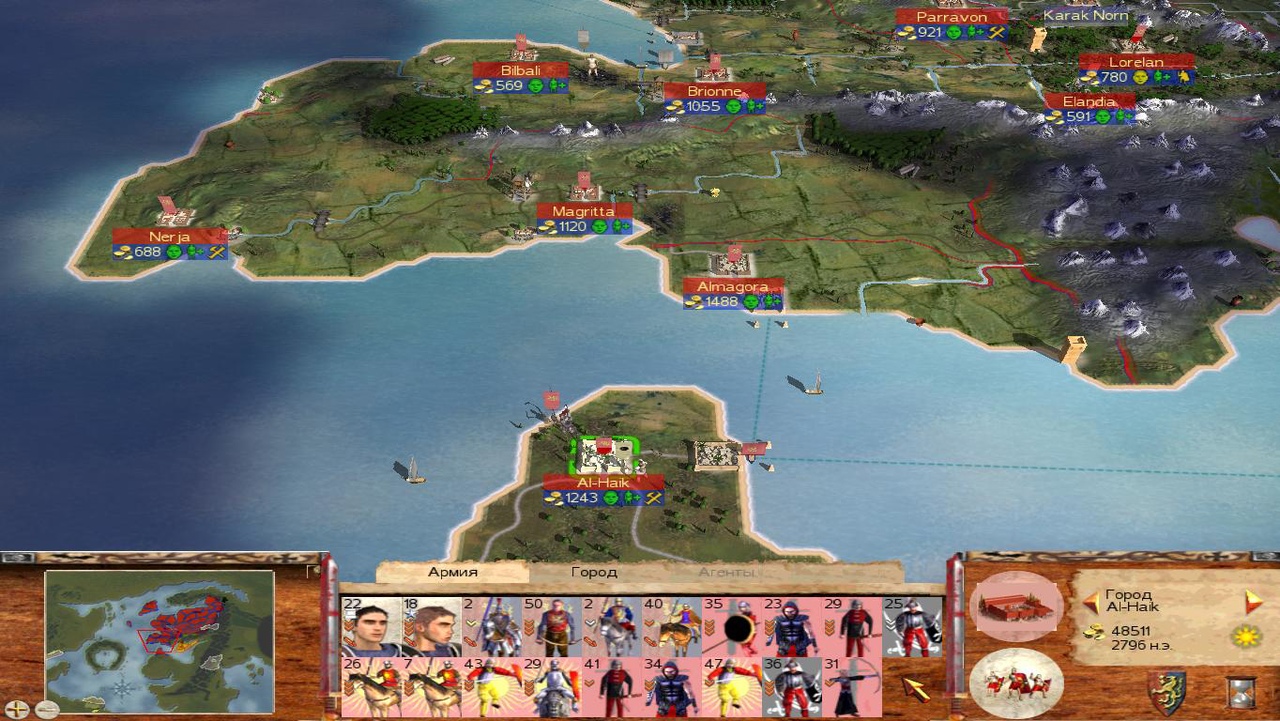Screen dimensions: 1280x721
Task: Choose the cavalry card numbered 26
Action: 371,687
